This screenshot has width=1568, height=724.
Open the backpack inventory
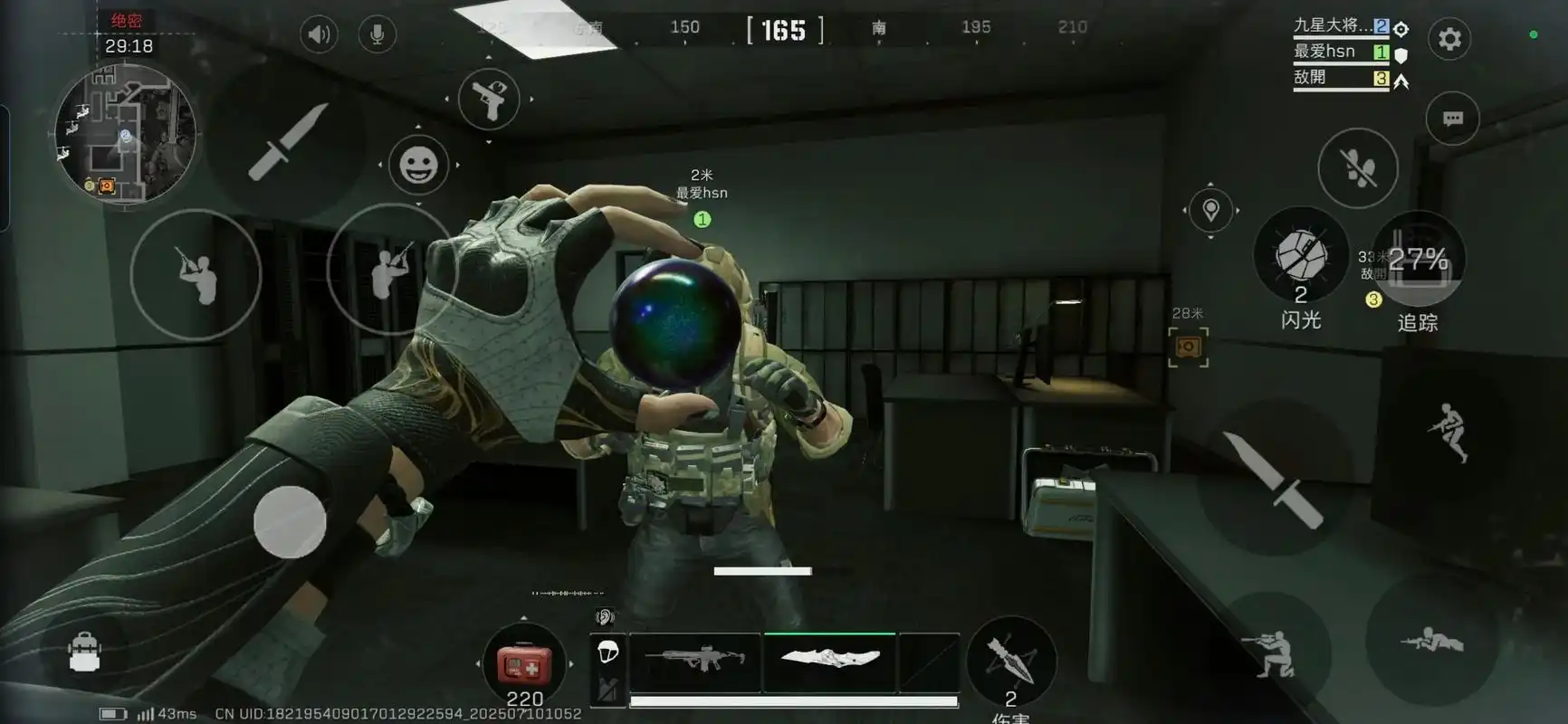tap(84, 652)
